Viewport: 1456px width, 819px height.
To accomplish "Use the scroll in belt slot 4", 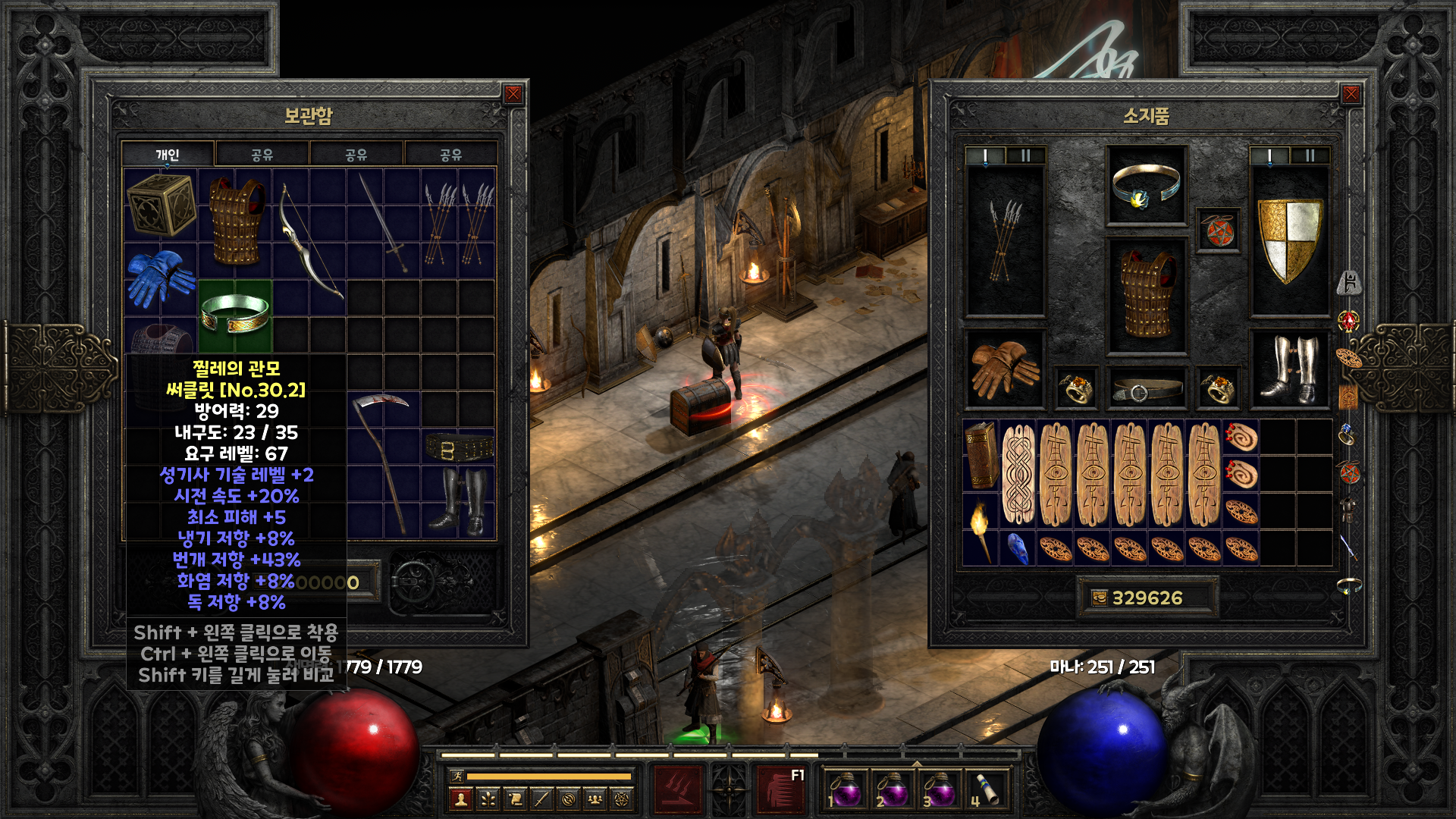I will (984, 789).
